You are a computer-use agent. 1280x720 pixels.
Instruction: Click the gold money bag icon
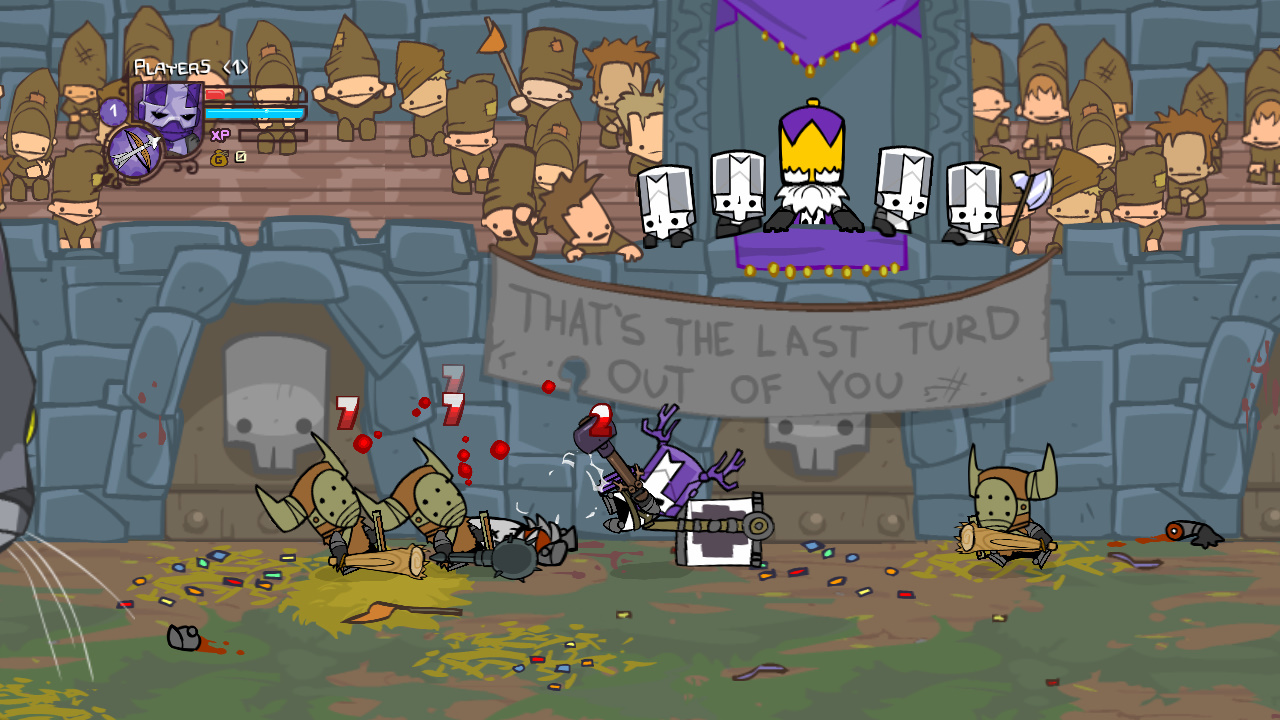[219, 157]
